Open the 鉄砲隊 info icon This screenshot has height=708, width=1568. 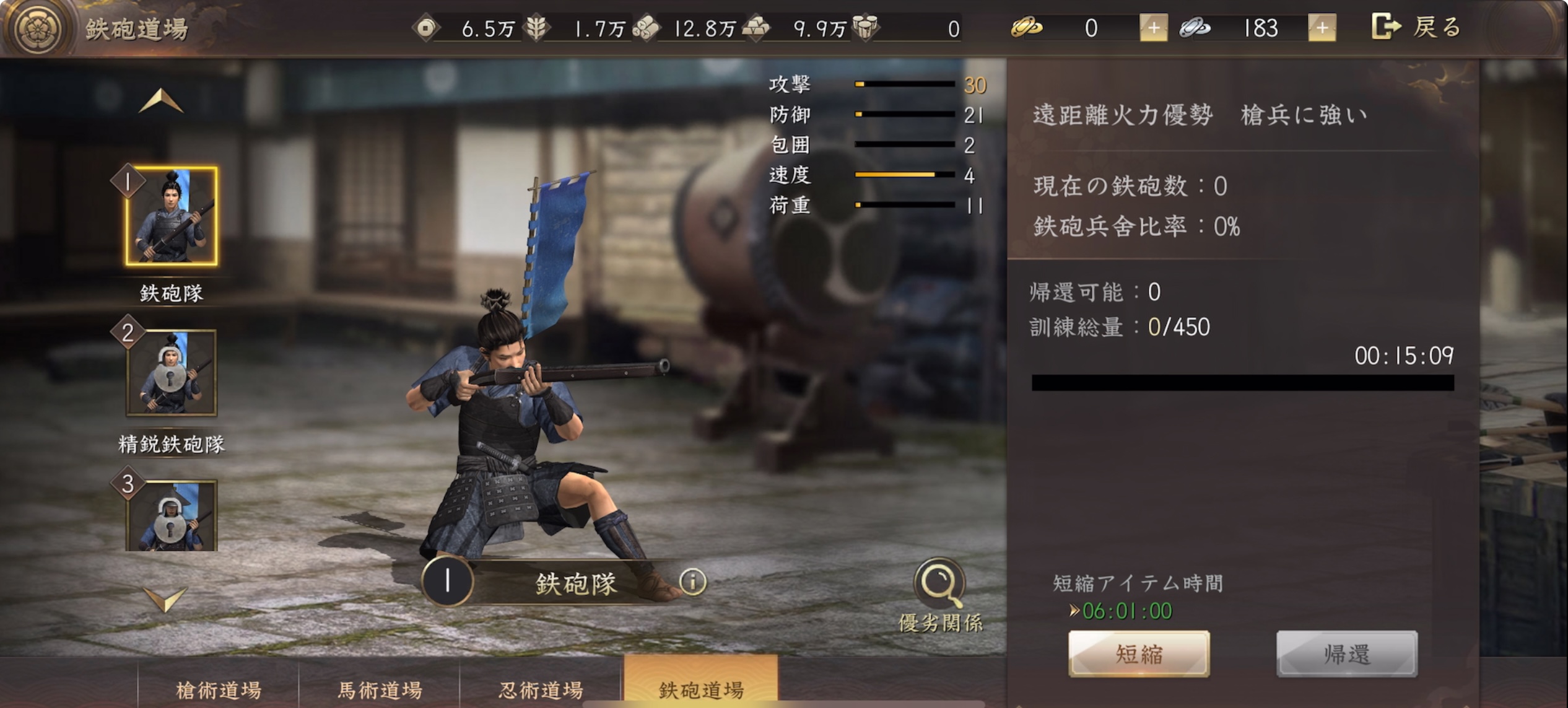692,581
